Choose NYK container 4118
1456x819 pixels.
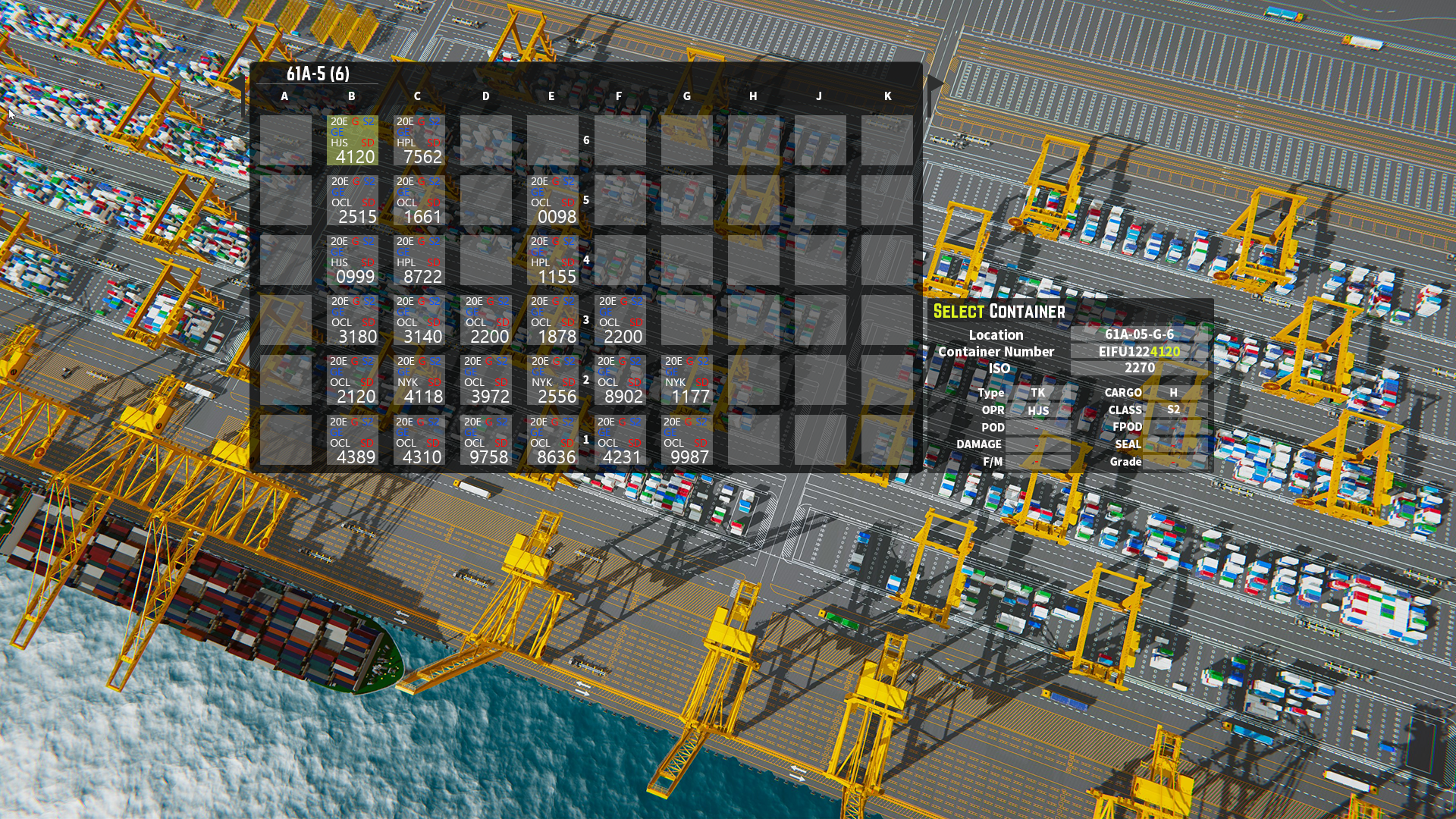click(419, 380)
